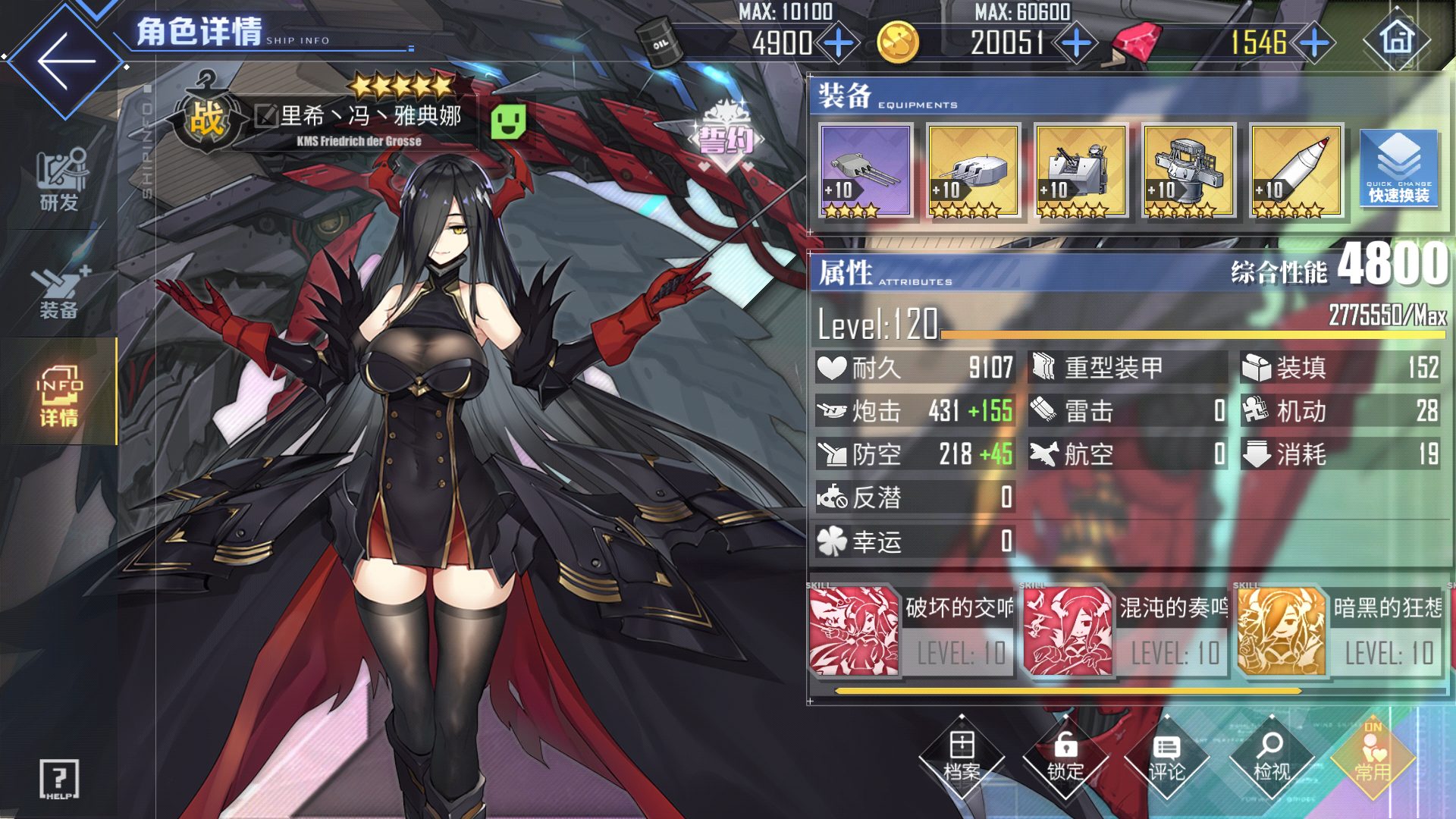Open the 检视 inspect view
This screenshot has height=819, width=1456.
tap(1271, 757)
